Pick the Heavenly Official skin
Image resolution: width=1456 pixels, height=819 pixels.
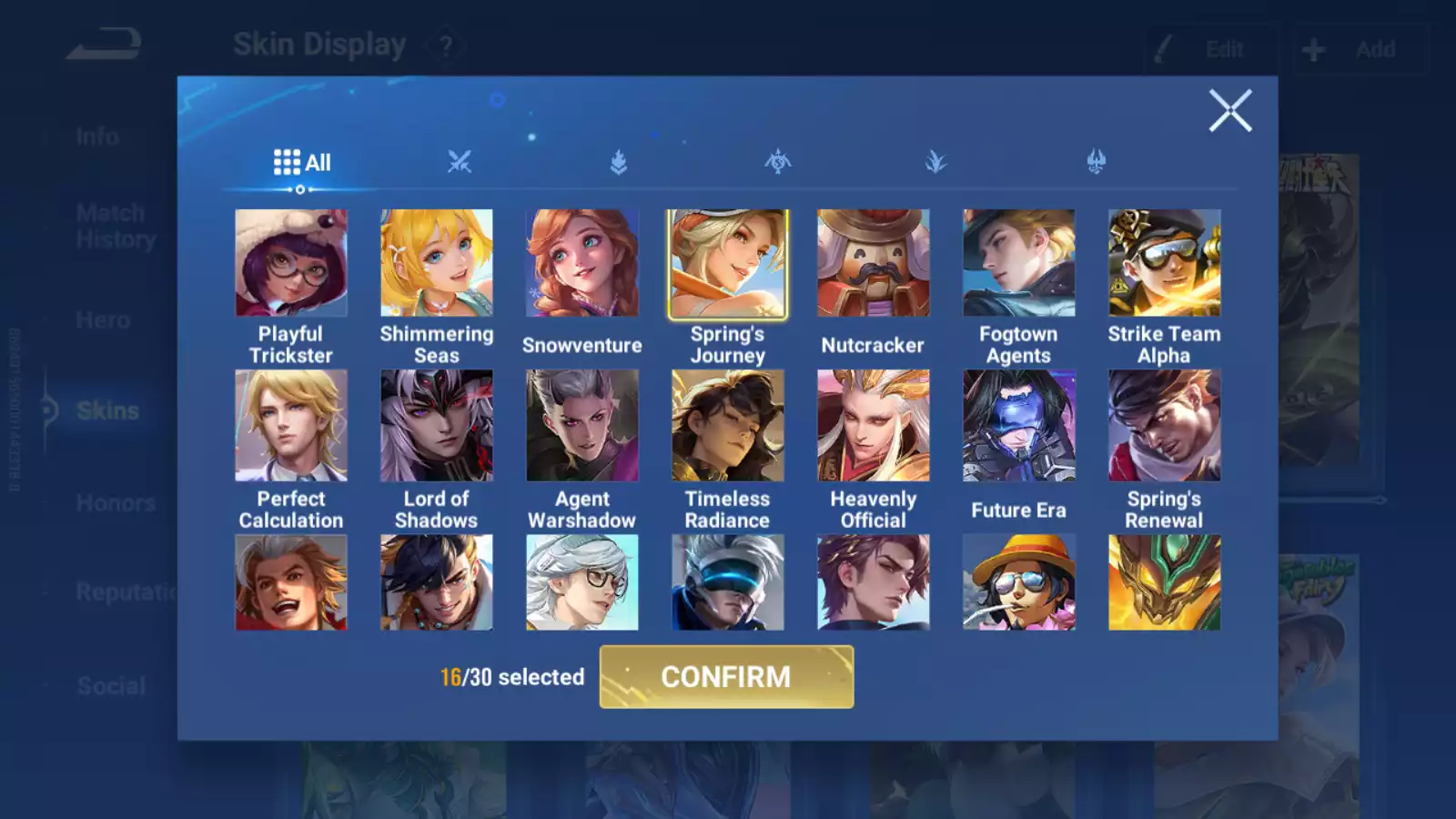(x=874, y=425)
